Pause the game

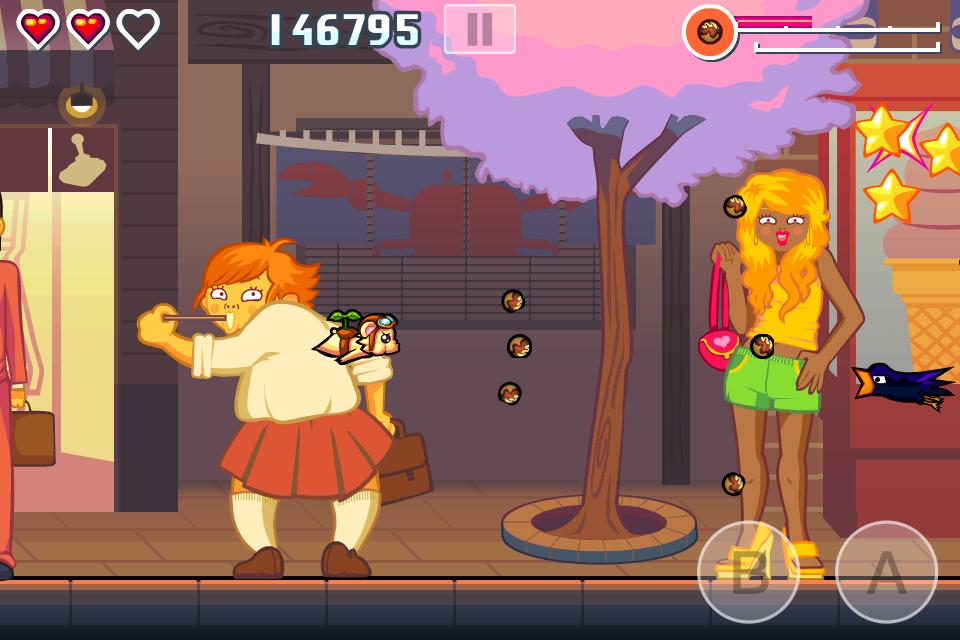[x=480, y=29]
